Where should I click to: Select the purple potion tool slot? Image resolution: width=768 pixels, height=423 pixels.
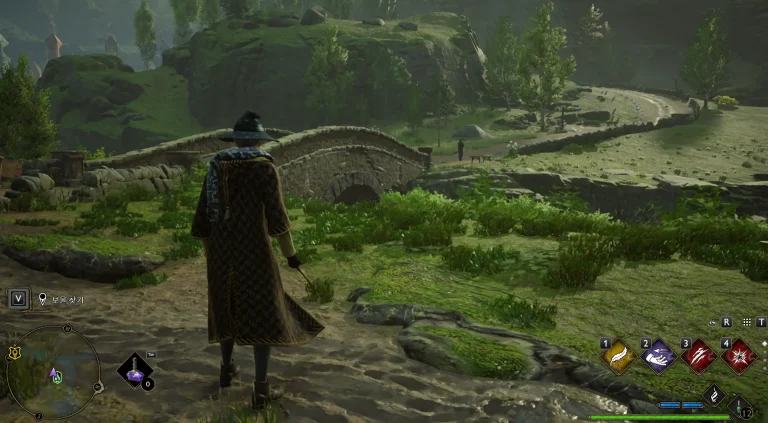point(134,371)
